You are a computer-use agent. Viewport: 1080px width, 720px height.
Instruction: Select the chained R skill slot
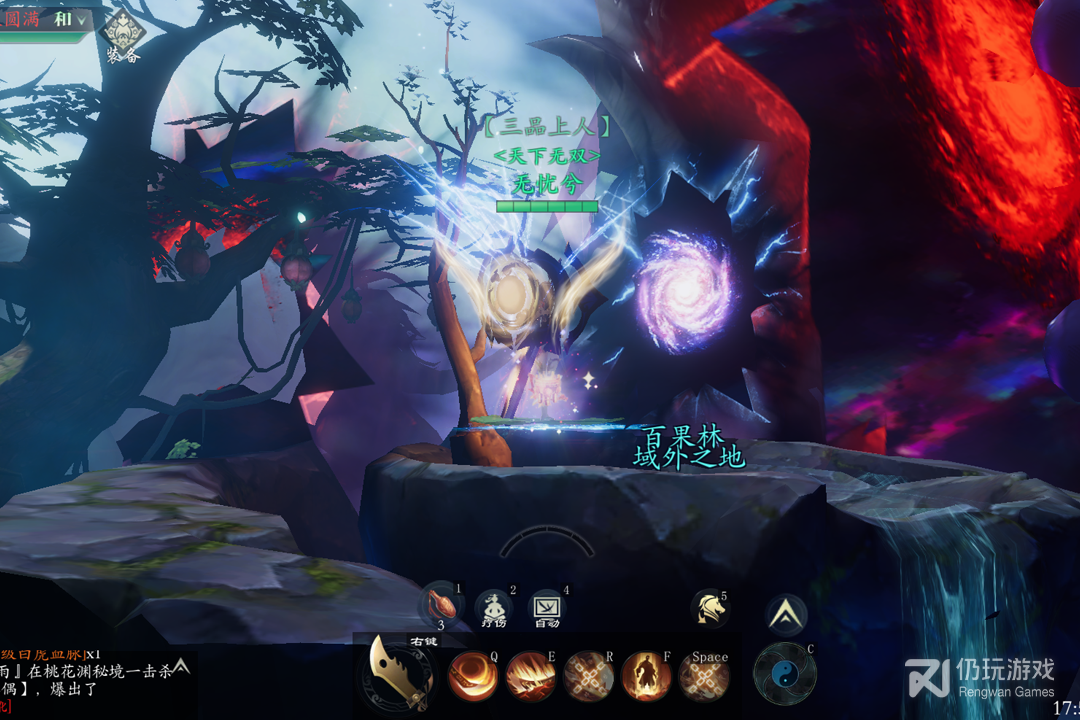588,677
